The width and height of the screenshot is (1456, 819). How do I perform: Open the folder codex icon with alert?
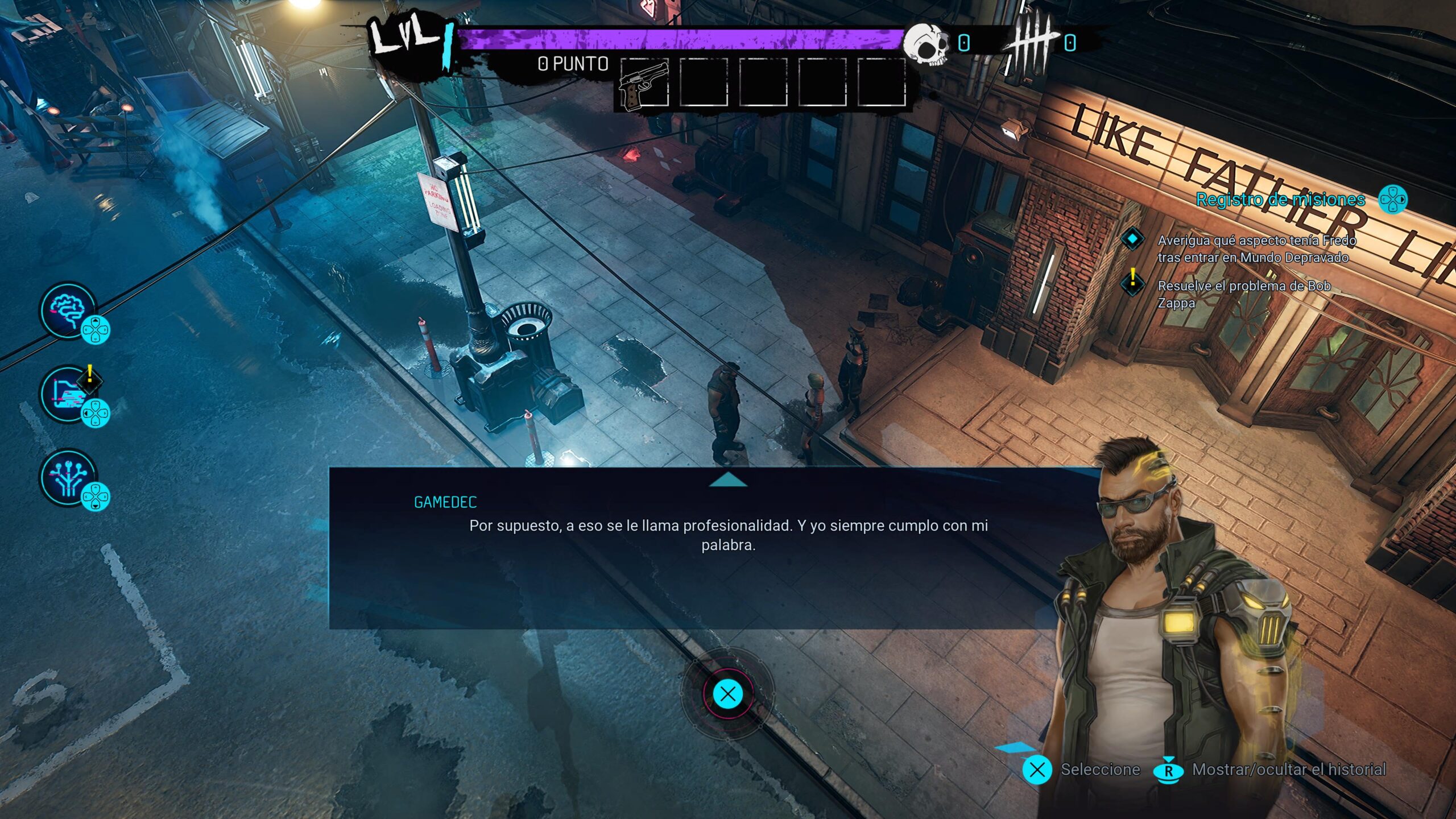(68, 394)
